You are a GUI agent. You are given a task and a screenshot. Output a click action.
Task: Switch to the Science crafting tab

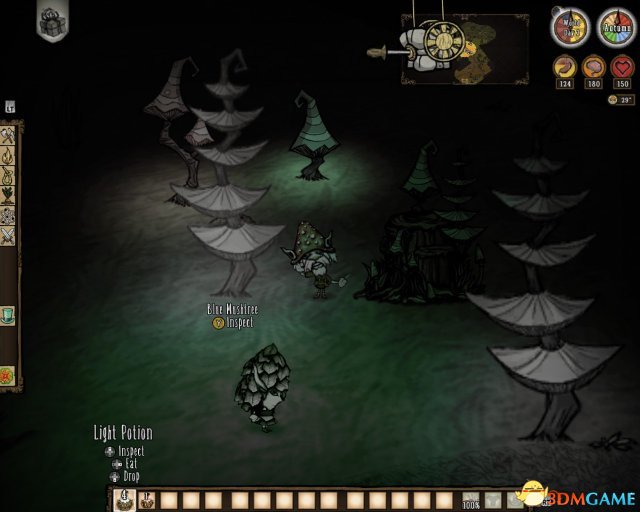(9, 215)
